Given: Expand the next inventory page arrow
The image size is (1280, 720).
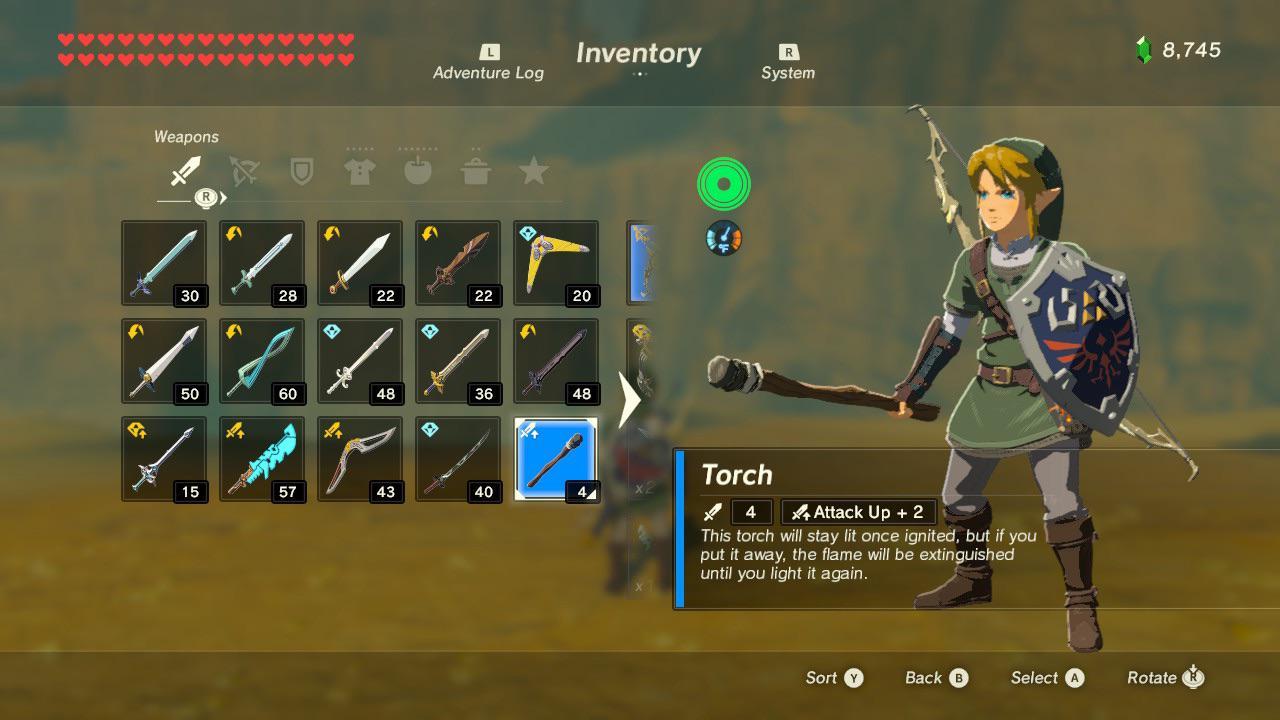Looking at the screenshot, I should point(630,399).
